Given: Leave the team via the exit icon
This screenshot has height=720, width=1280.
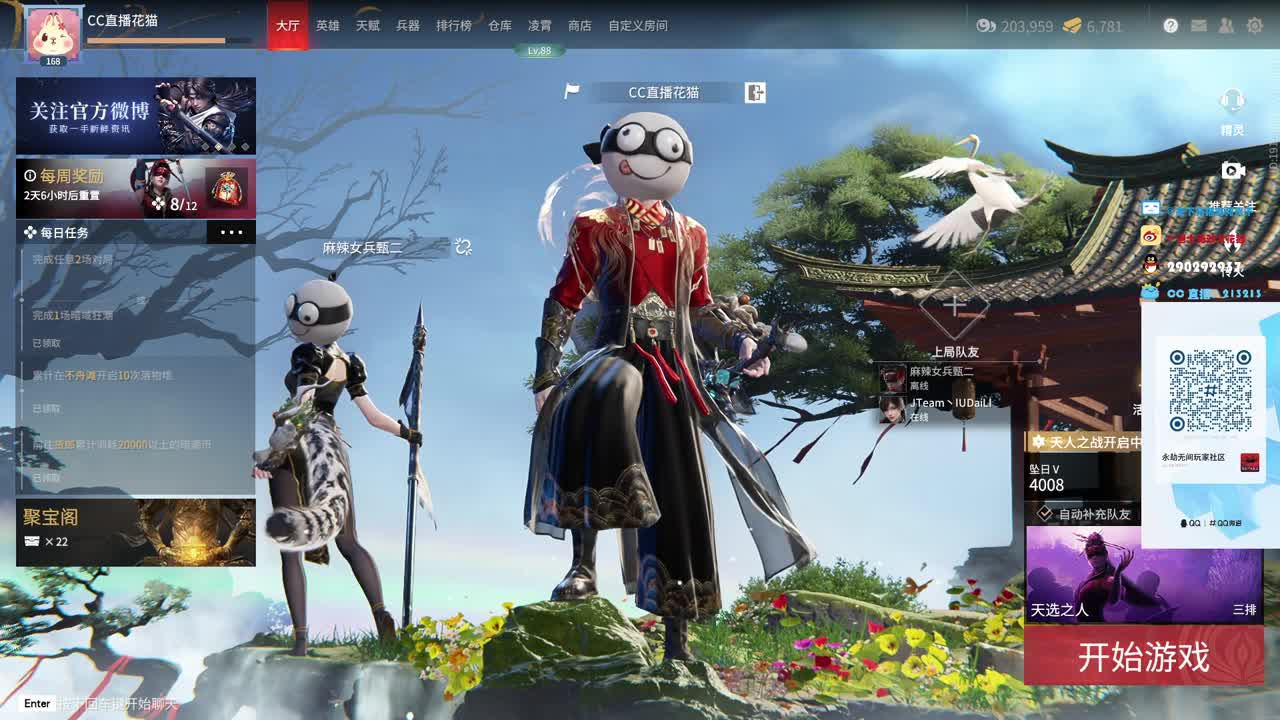Looking at the screenshot, I should pos(755,93).
